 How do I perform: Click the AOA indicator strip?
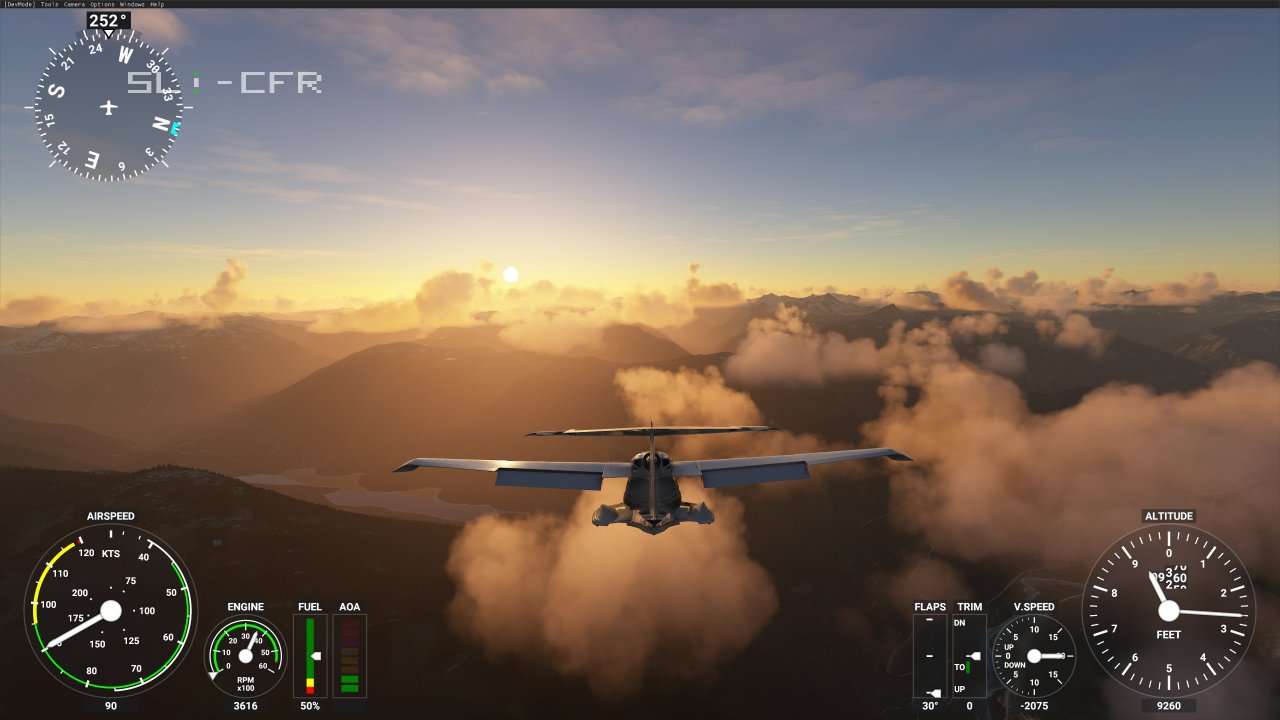click(349, 655)
